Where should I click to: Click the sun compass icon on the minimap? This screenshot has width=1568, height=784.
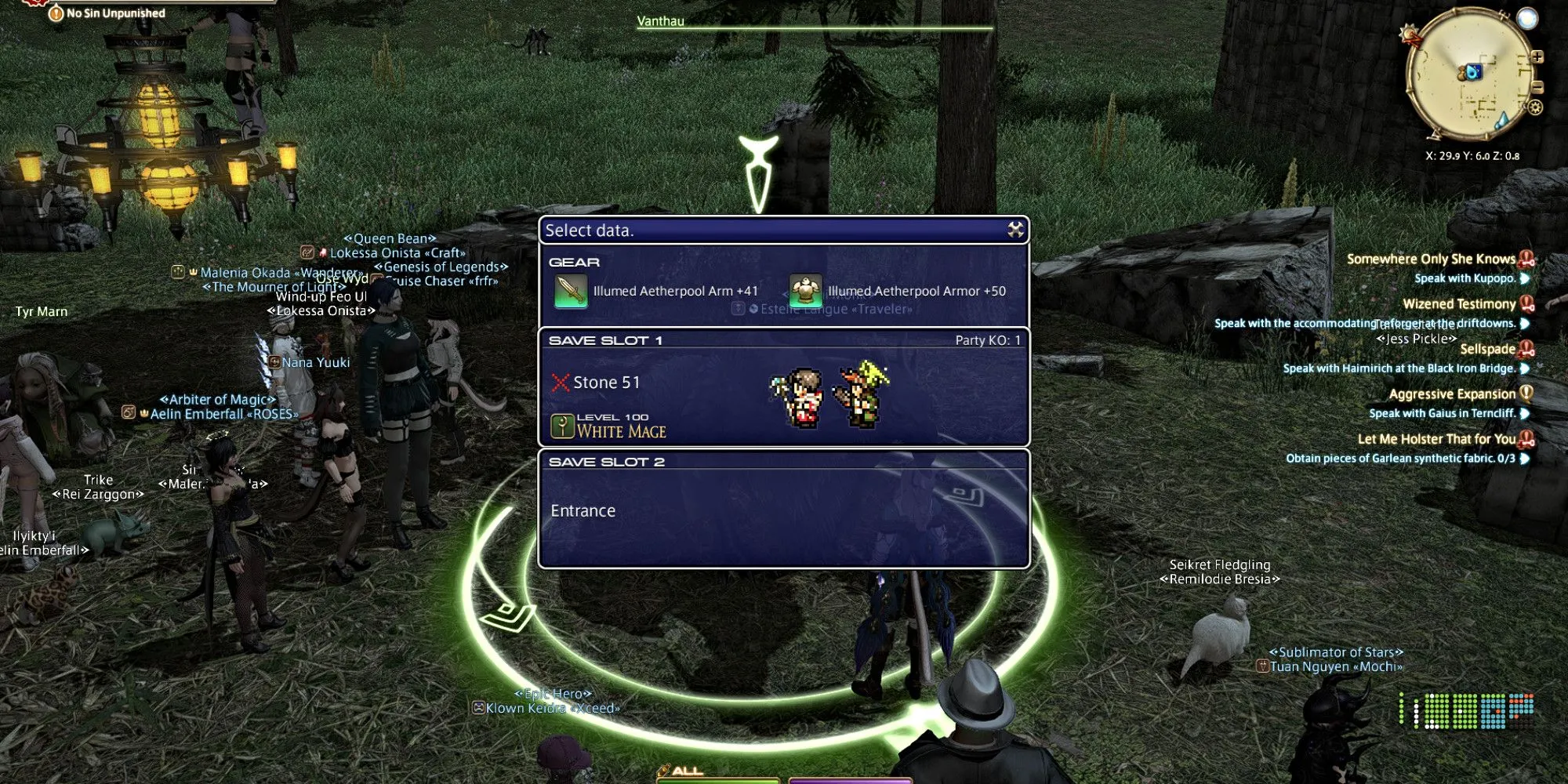(x=1409, y=32)
